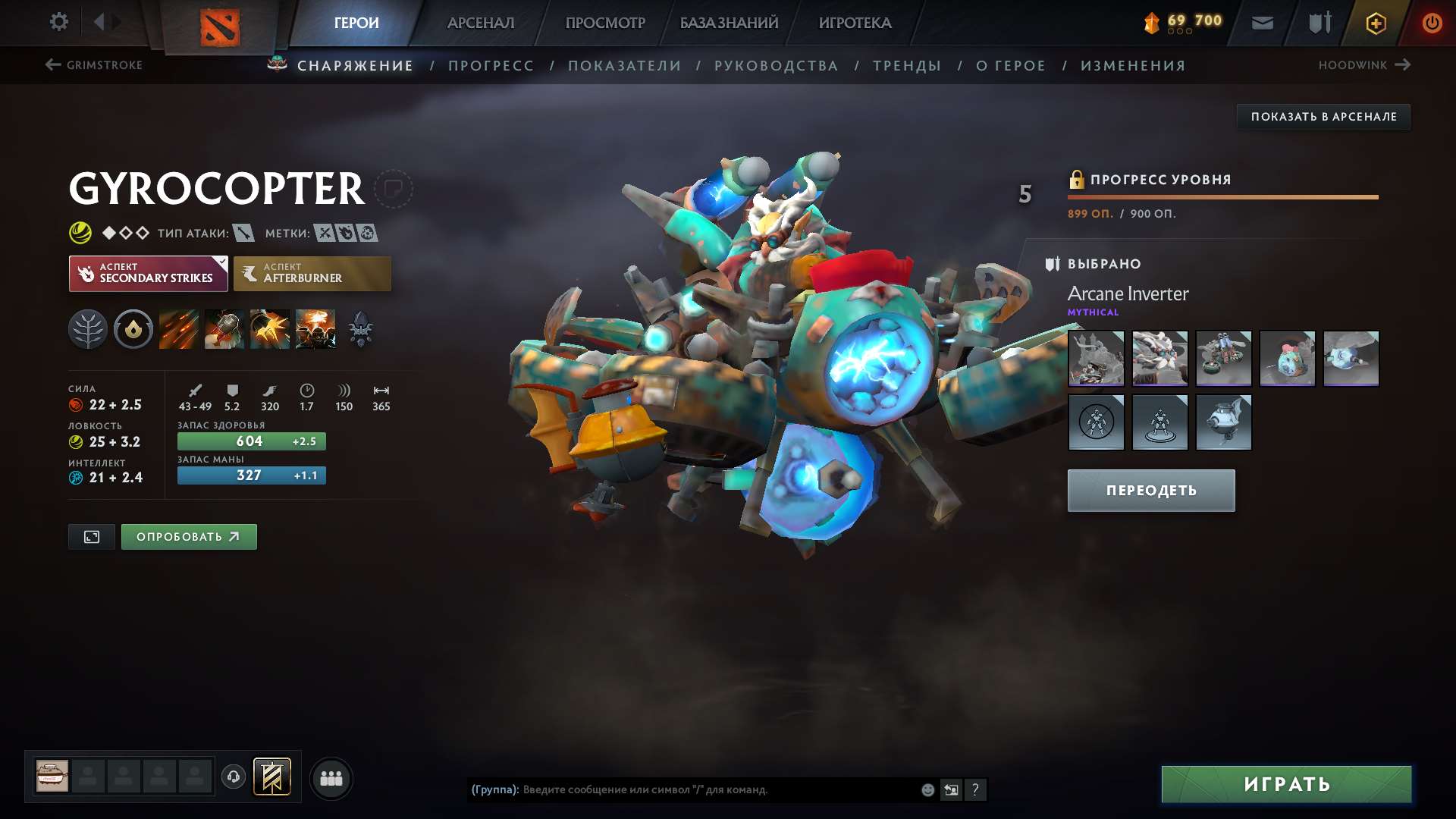Open the ПРОГРЕСС section

[x=491, y=65]
